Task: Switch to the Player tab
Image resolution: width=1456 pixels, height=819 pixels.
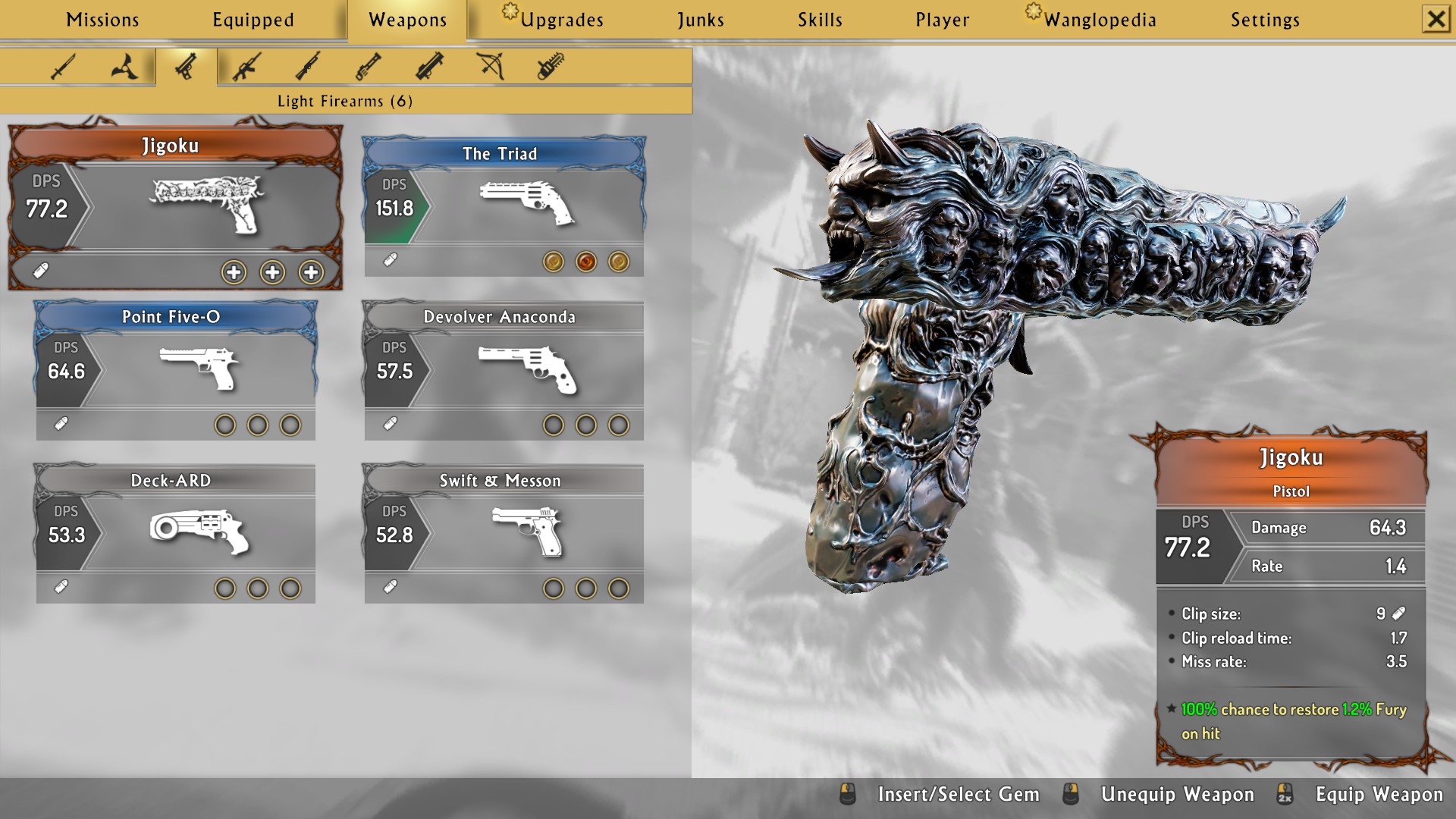Action: 942,20
